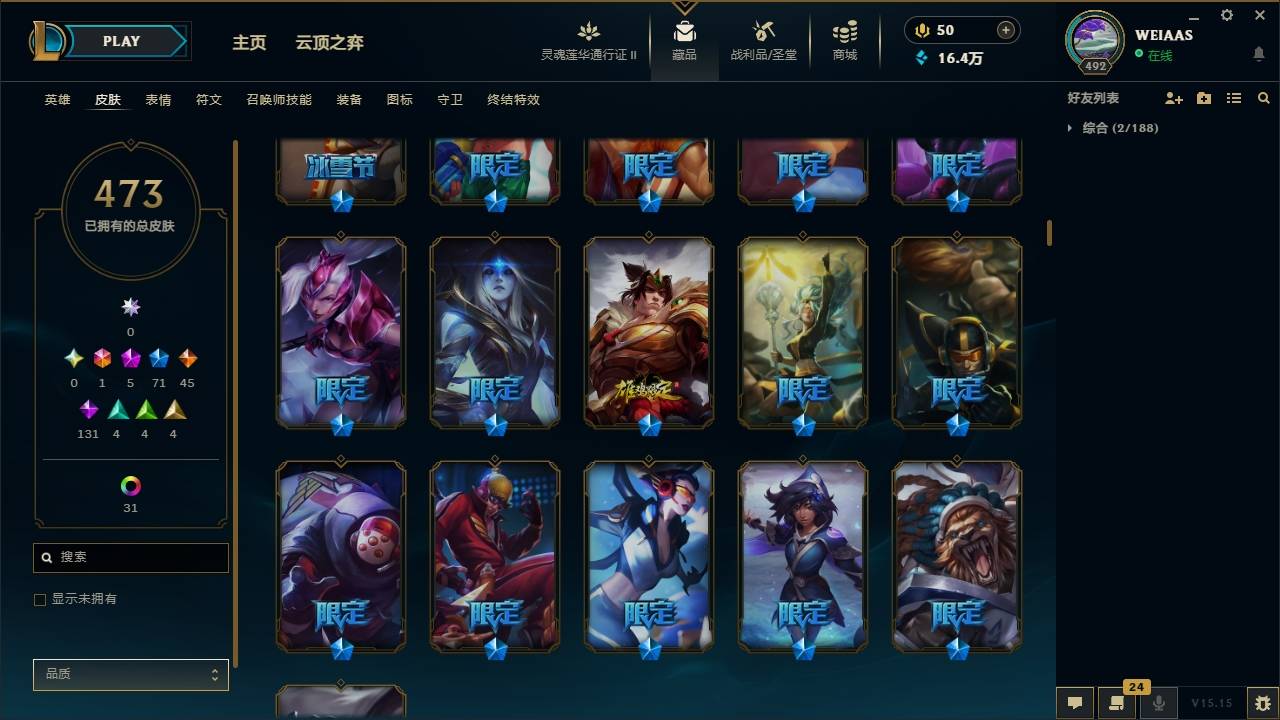Create a friend group with the folder icon

(1203, 97)
